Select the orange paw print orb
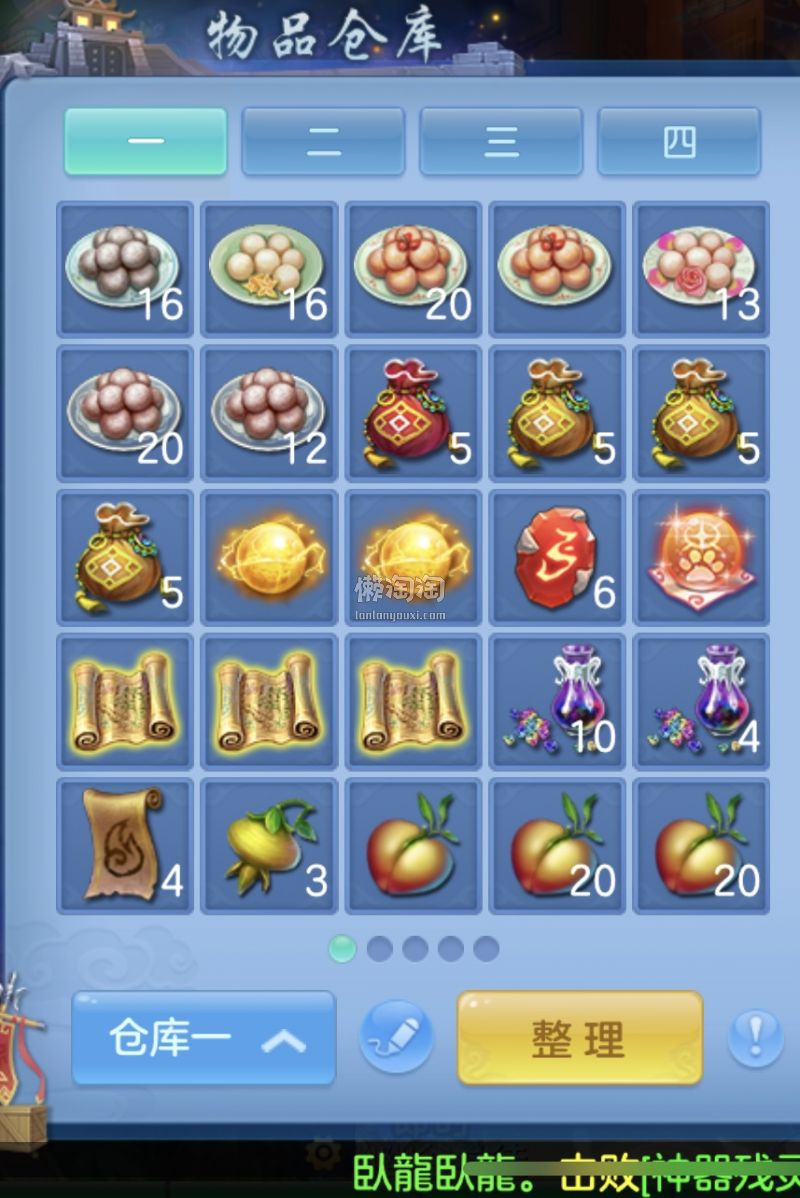Viewport: 800px width, 1198px height. (x=701, y=557)
